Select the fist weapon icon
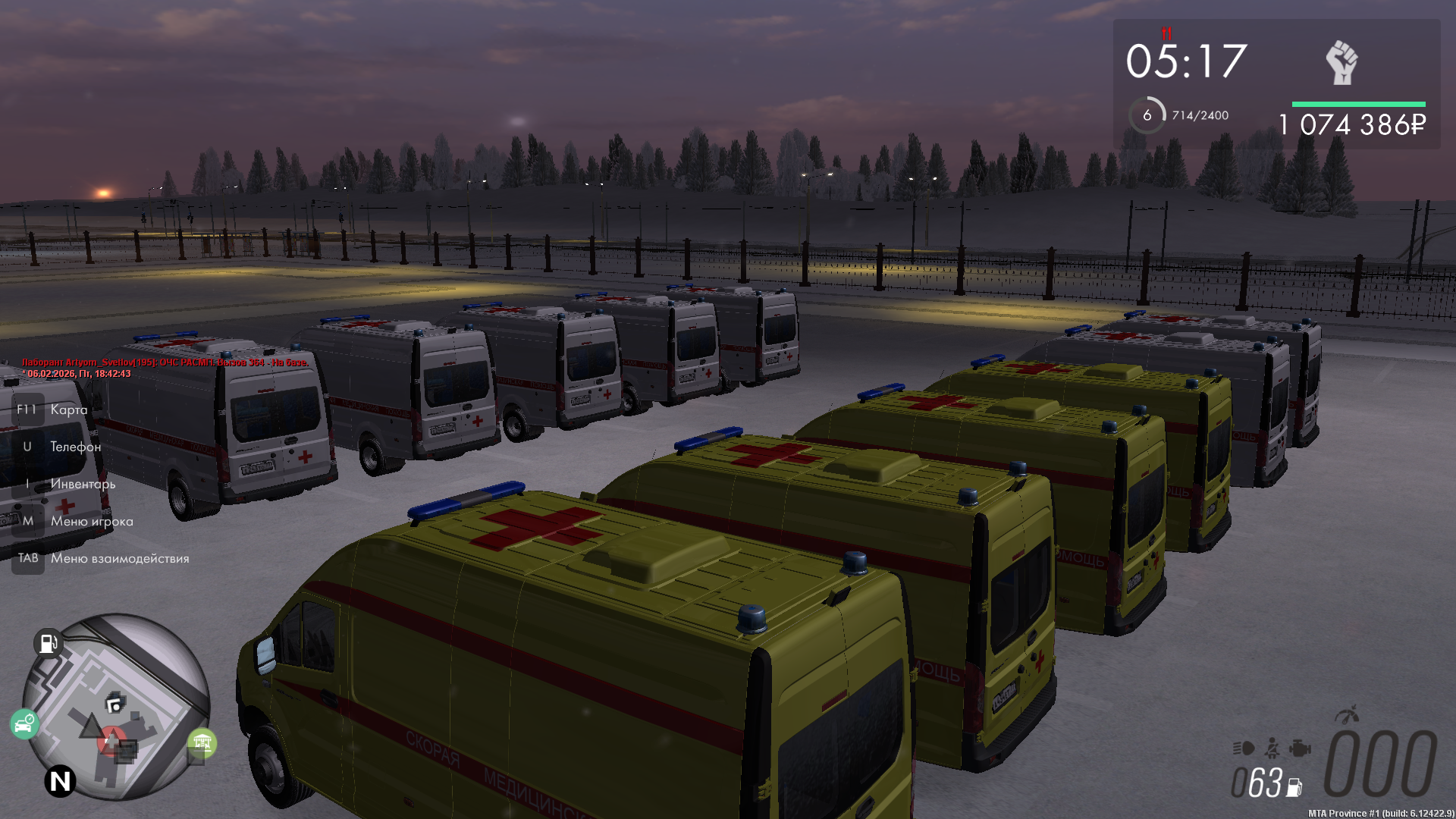 [x=1341, y=62]
